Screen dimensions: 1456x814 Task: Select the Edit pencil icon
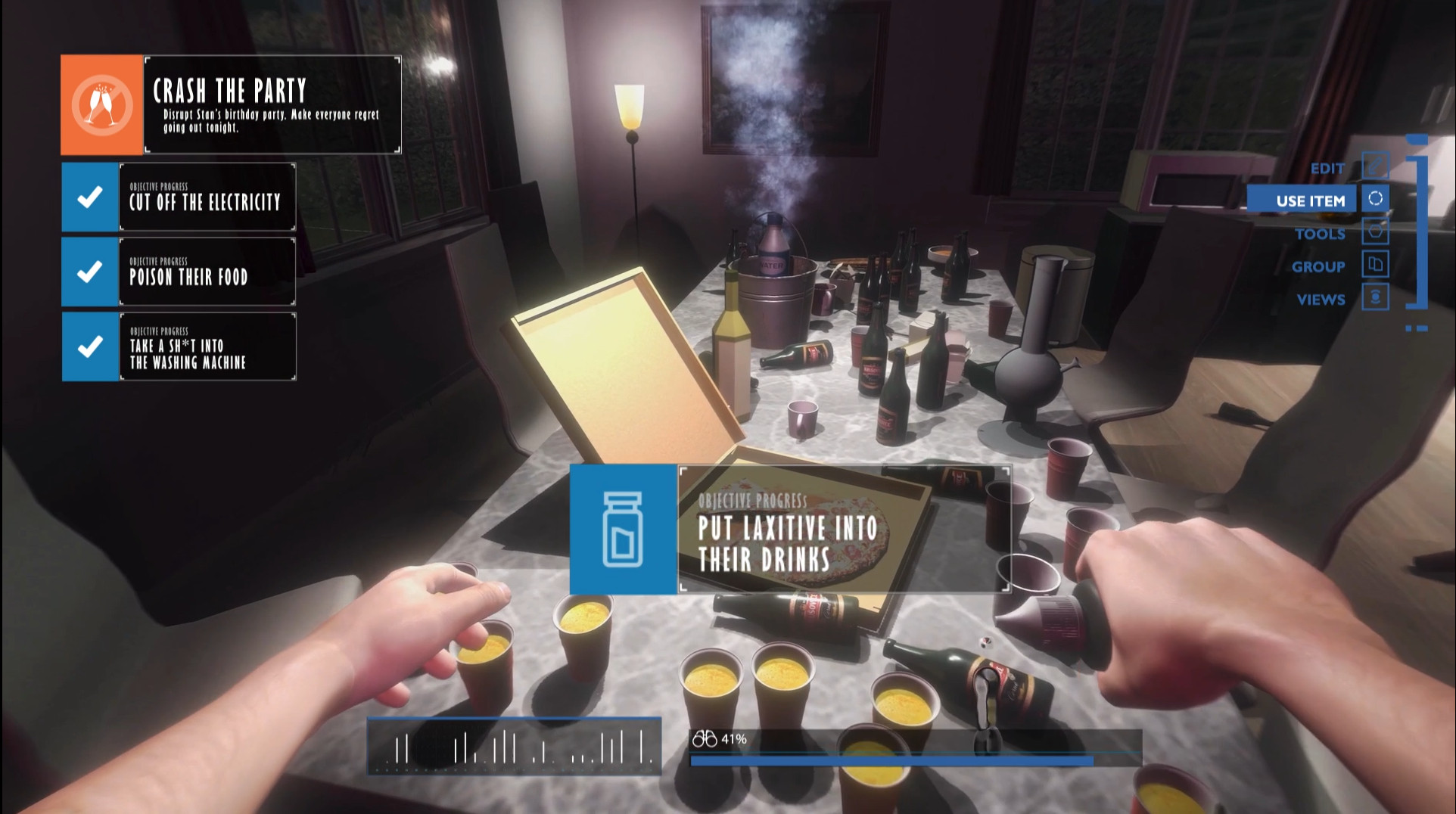tap(1374, 166)
